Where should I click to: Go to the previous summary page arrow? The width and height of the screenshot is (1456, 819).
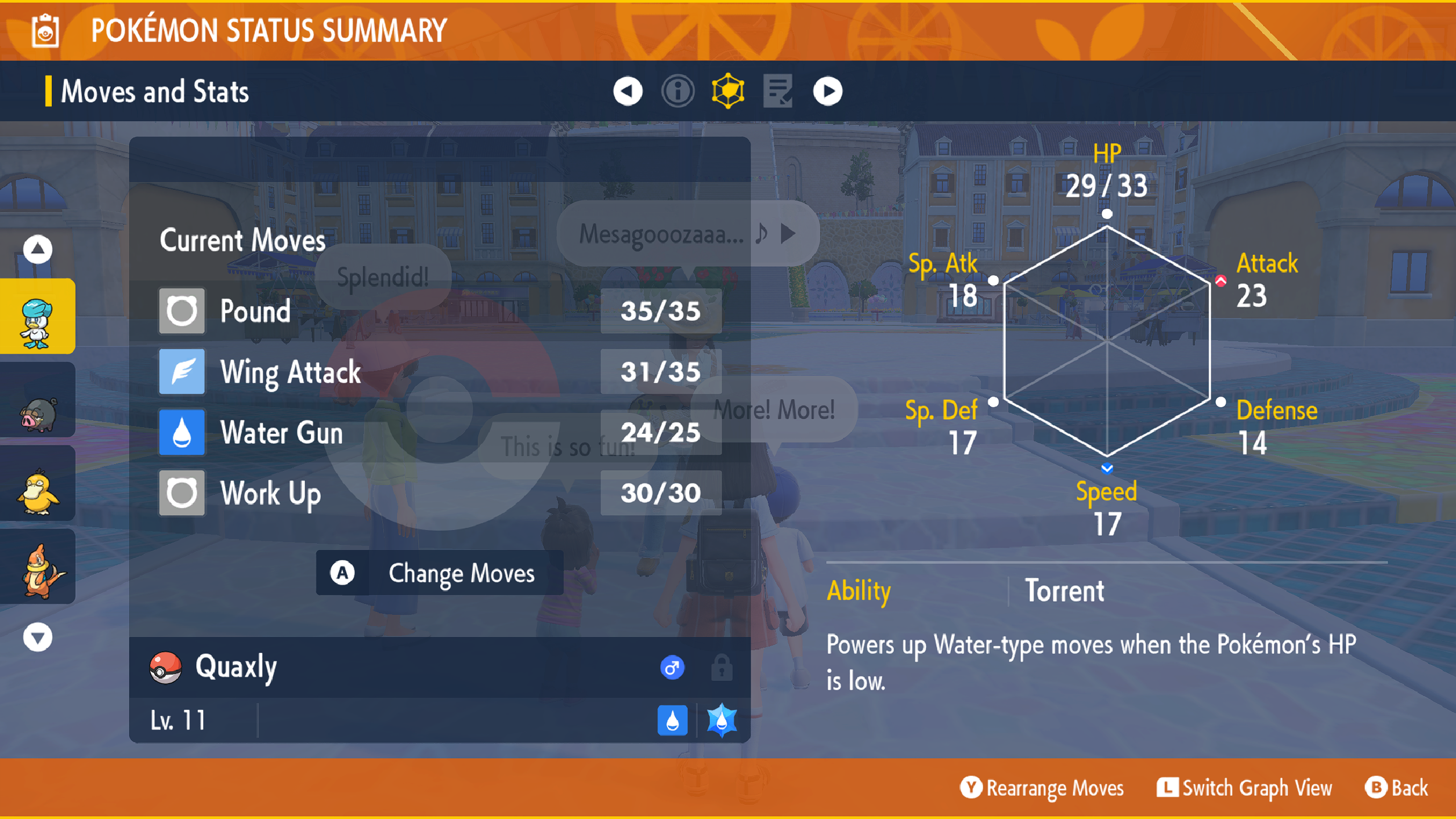click(627, 91)
